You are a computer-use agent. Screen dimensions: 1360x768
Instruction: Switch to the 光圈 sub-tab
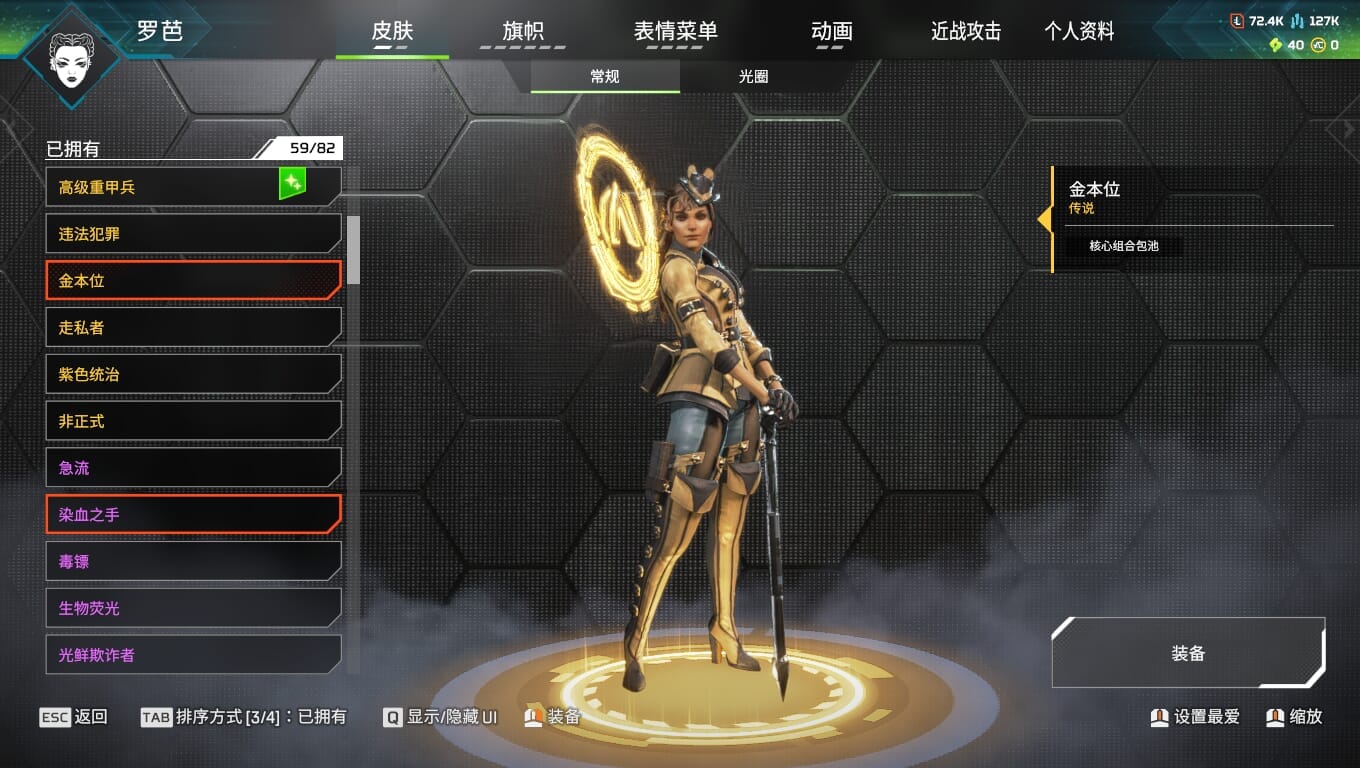point(754,77)
